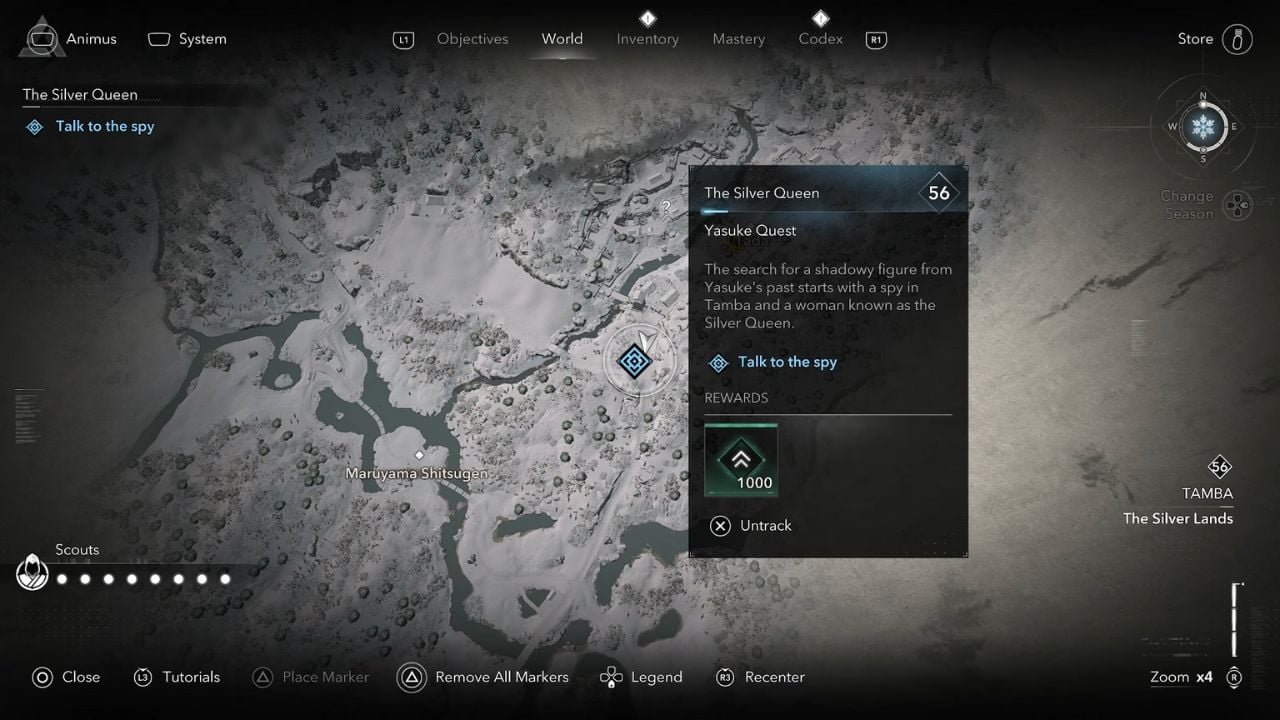Switch to the Codex tab
This screenshot has width=1280, height=720.
pos(820,38)
